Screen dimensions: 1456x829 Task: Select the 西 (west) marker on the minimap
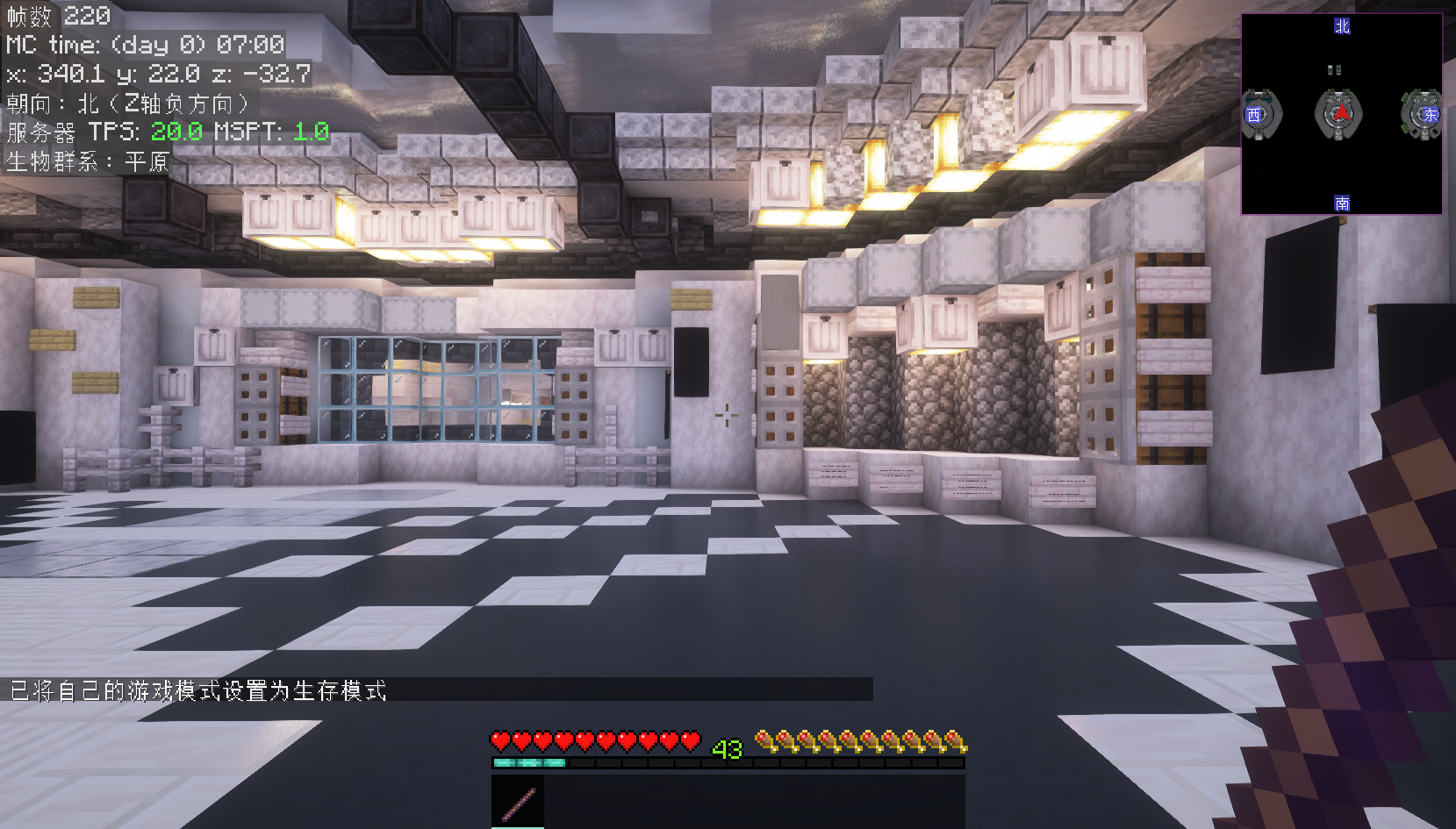click(x=1254, y=115)
